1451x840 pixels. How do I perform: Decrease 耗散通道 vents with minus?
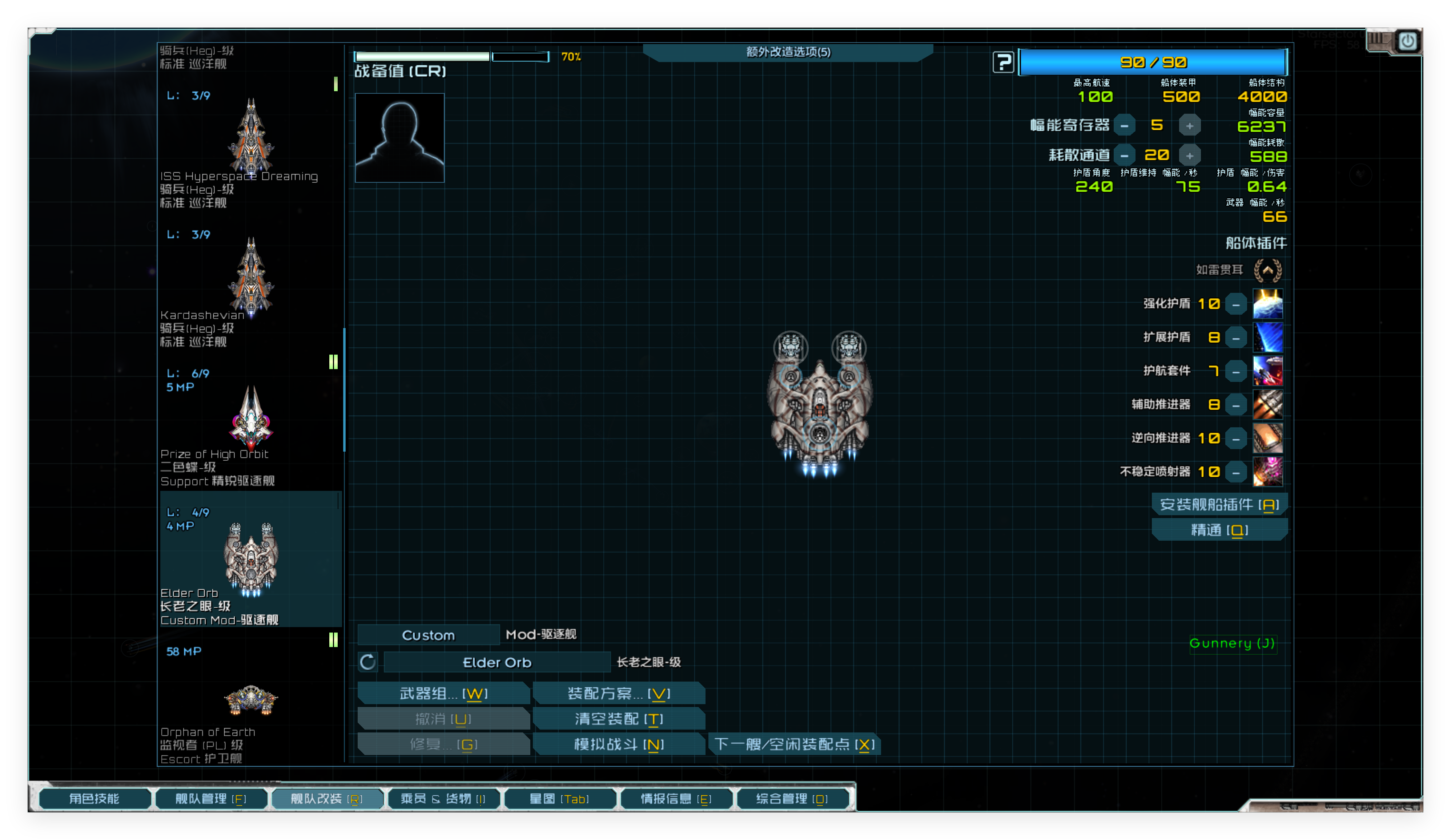1124,156
